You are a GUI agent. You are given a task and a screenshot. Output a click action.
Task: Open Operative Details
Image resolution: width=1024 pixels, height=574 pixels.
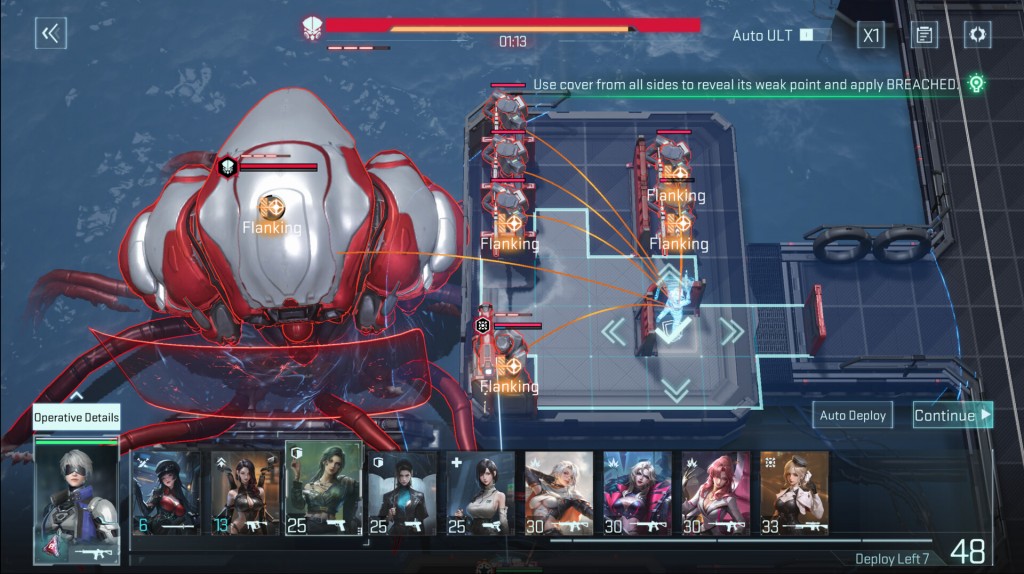[76, 418]
